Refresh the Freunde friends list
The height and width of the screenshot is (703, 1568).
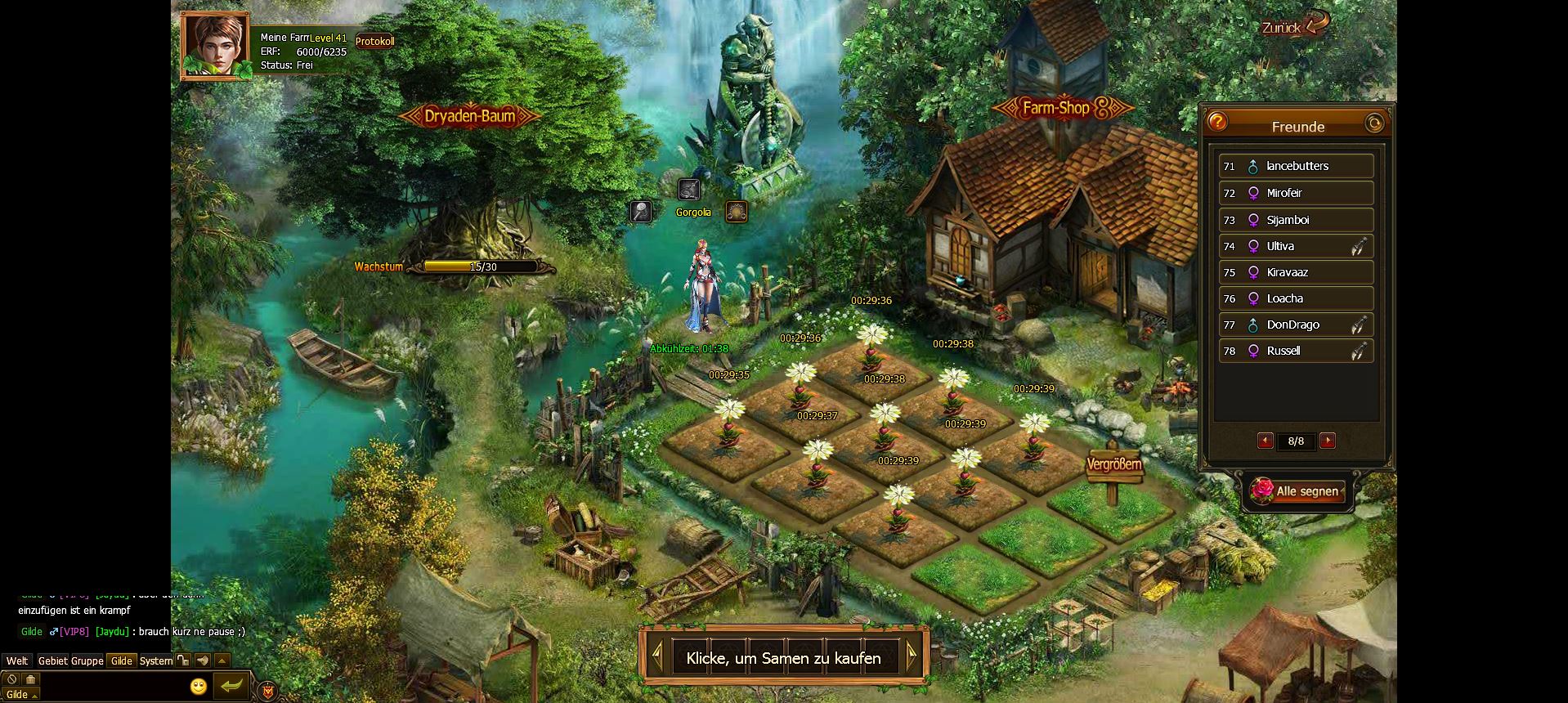pos(1375,123)
